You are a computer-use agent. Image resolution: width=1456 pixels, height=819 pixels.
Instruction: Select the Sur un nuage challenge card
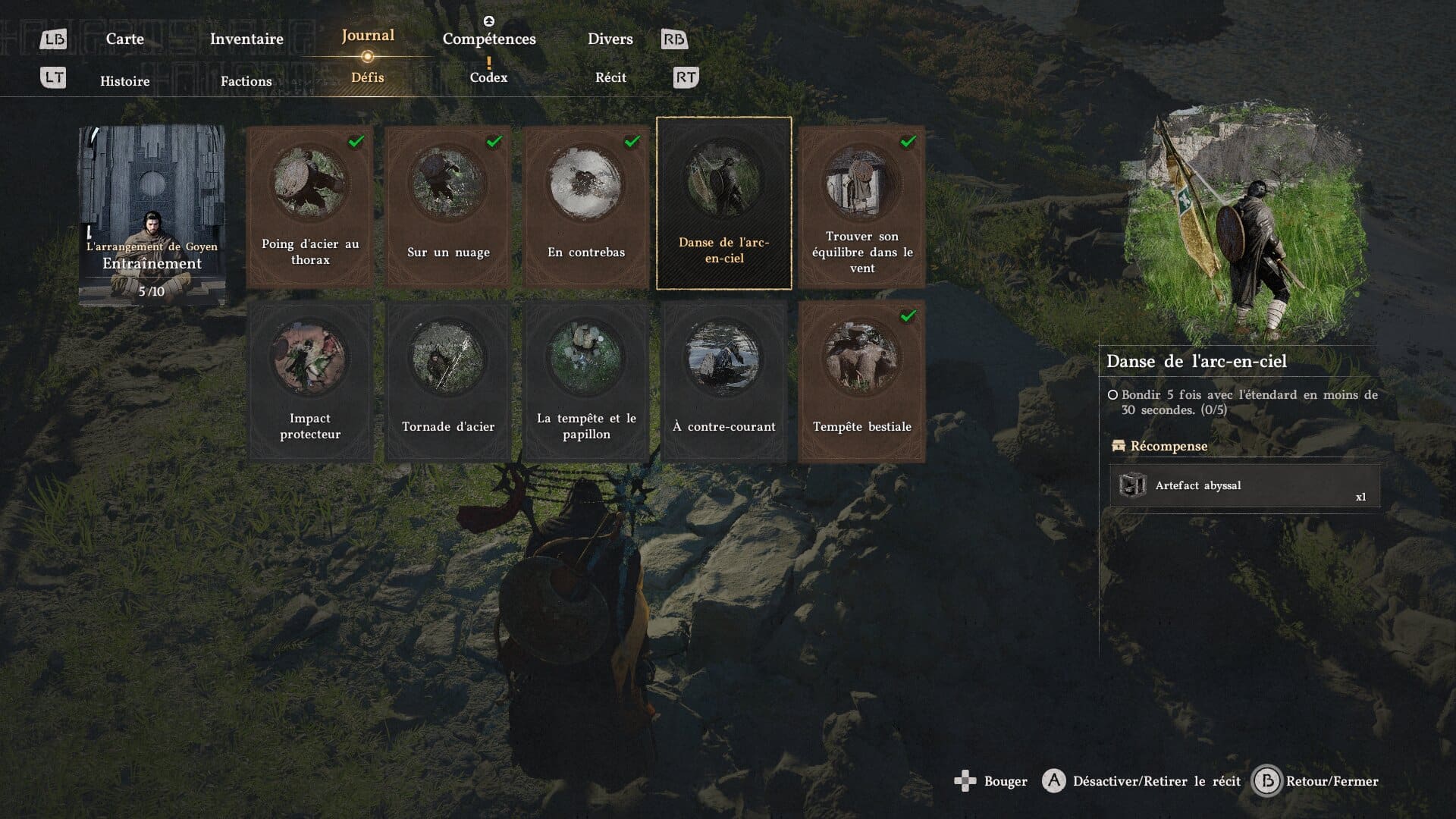tap(448, 206)
